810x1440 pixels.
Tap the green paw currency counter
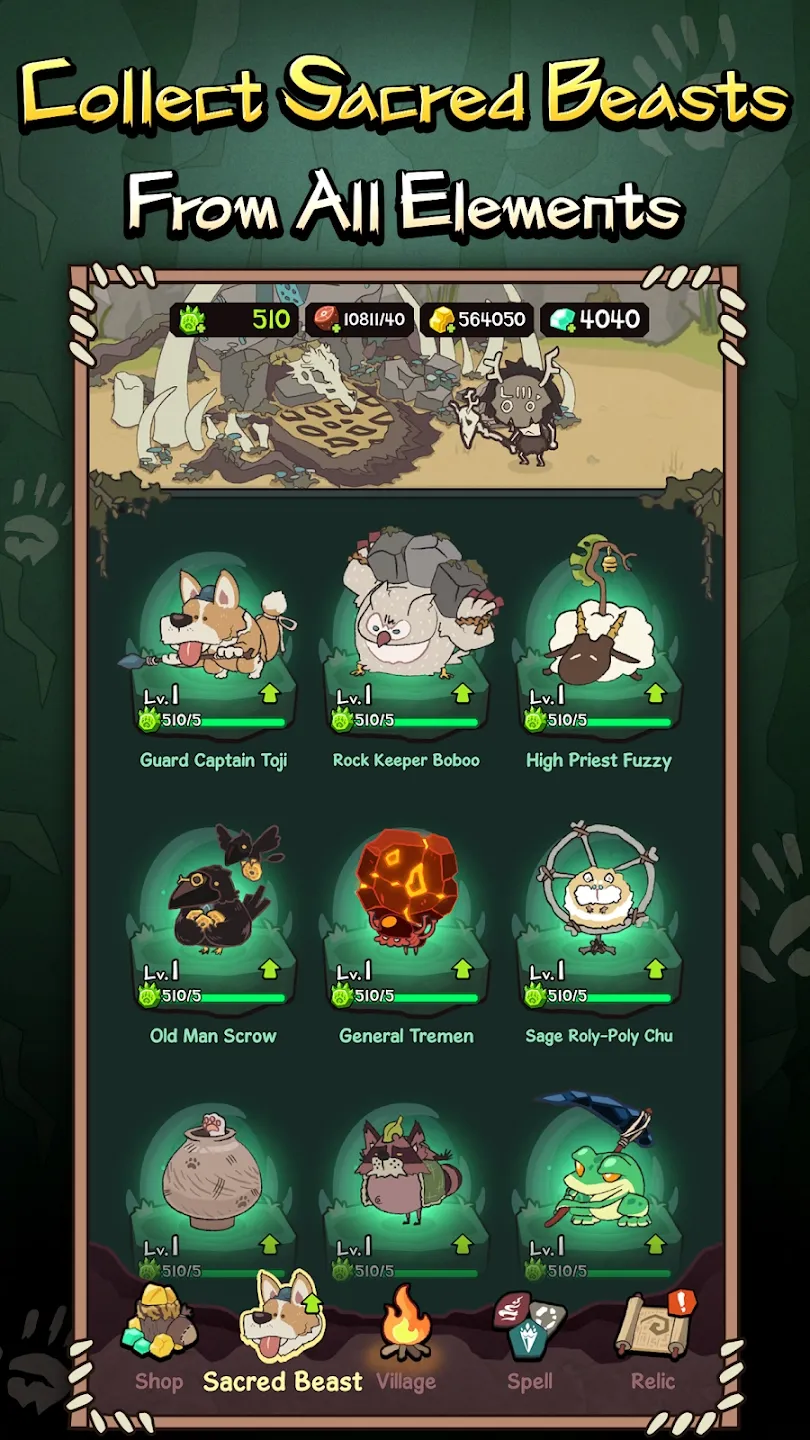click(236, 320)
